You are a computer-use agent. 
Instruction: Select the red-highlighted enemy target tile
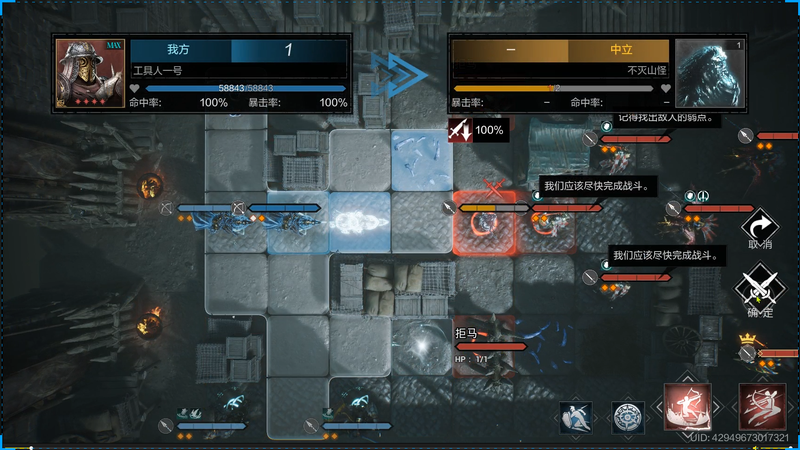point(485,222)
